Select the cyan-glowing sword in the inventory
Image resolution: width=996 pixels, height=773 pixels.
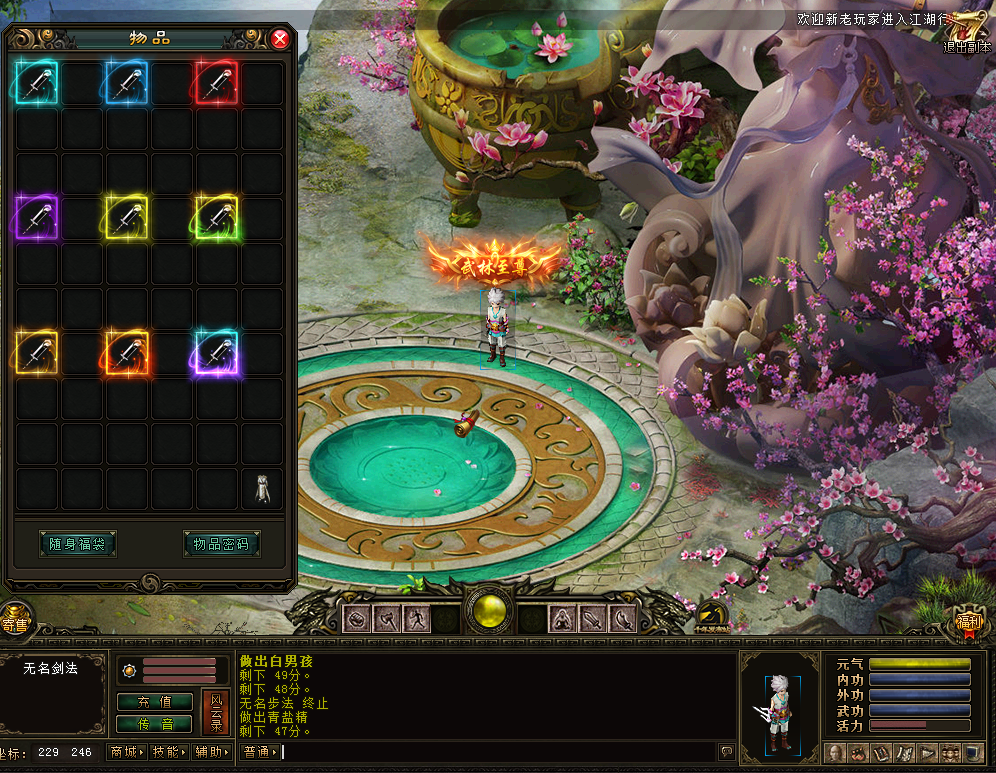37,83
